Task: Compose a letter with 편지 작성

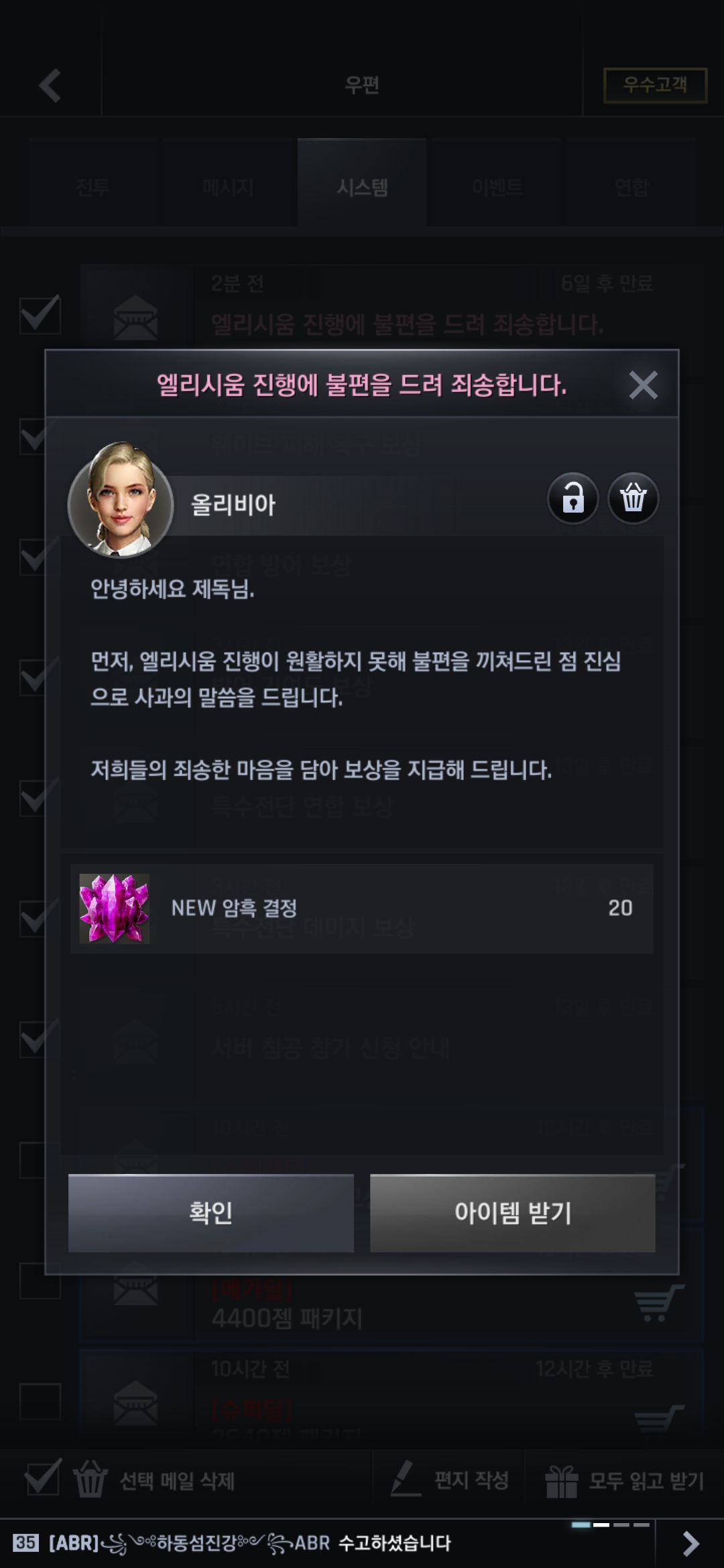Action: pos(450,1481)
